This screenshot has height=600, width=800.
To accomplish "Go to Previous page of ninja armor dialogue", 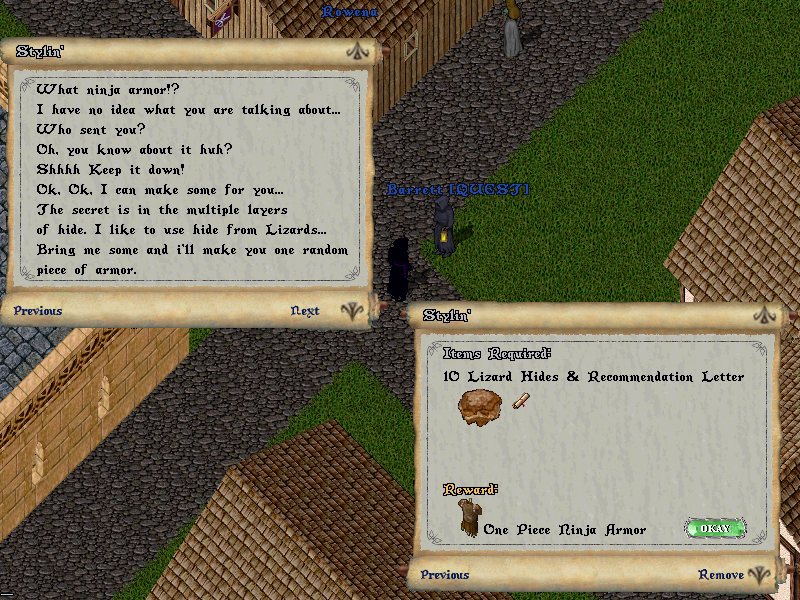I will [x=38, y=311].
